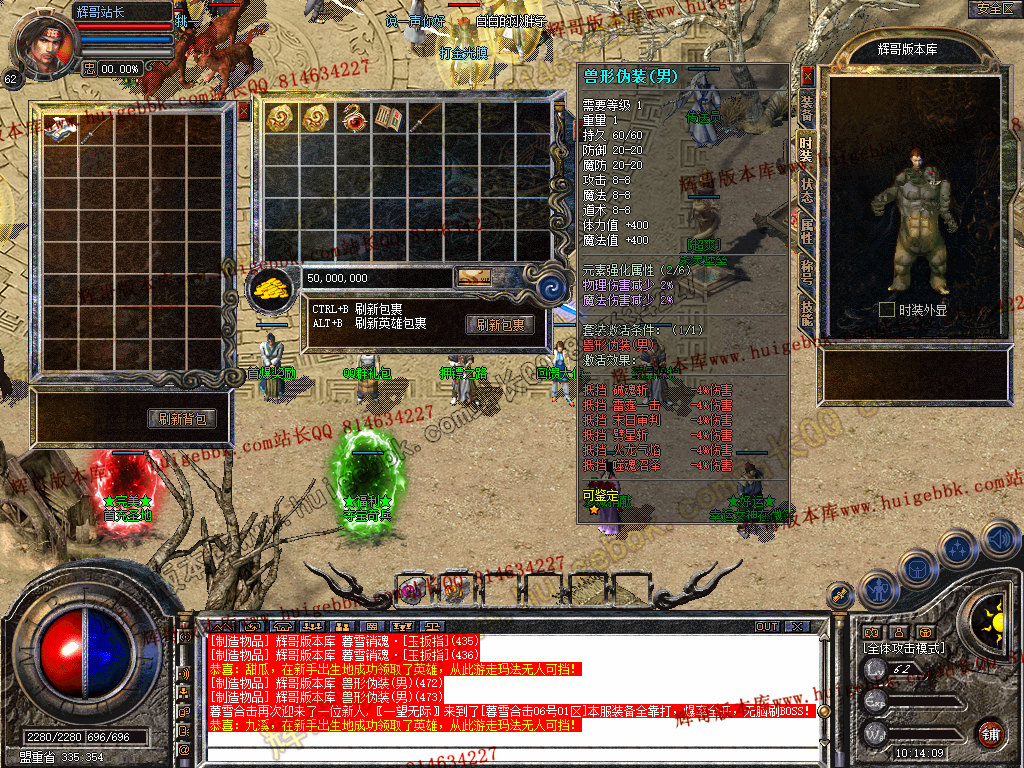The height and width of the screenshot is (768, 1024).
Task: Select the 状态 status tab
Action: (806, 190)
